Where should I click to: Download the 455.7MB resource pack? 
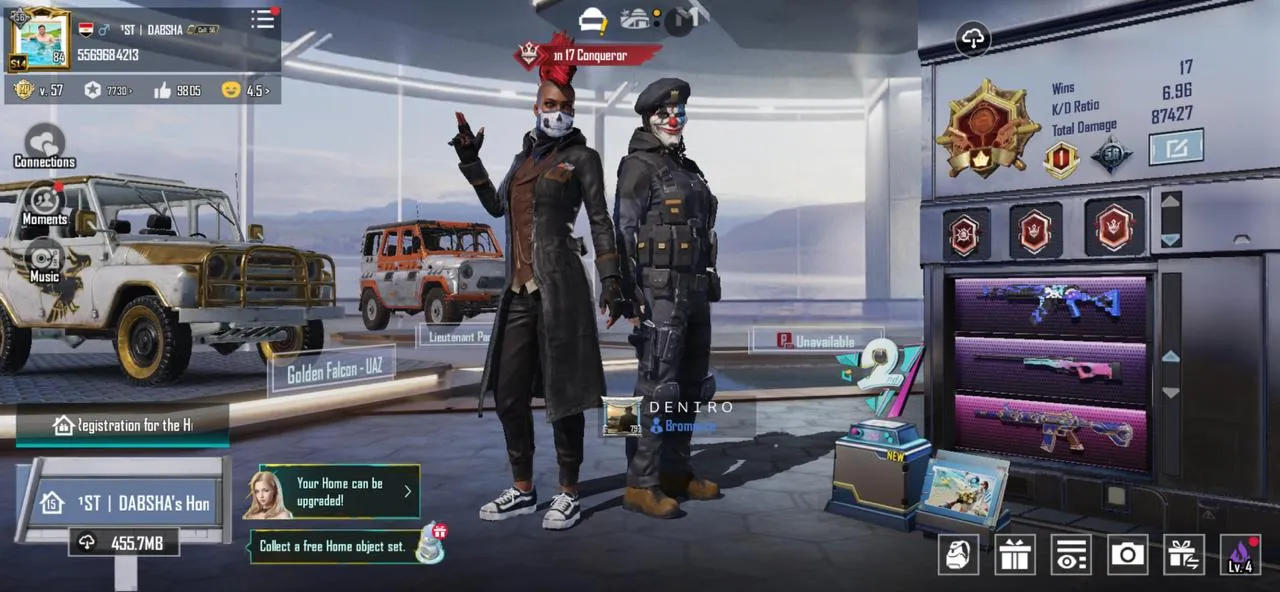[x=124, y=542]
